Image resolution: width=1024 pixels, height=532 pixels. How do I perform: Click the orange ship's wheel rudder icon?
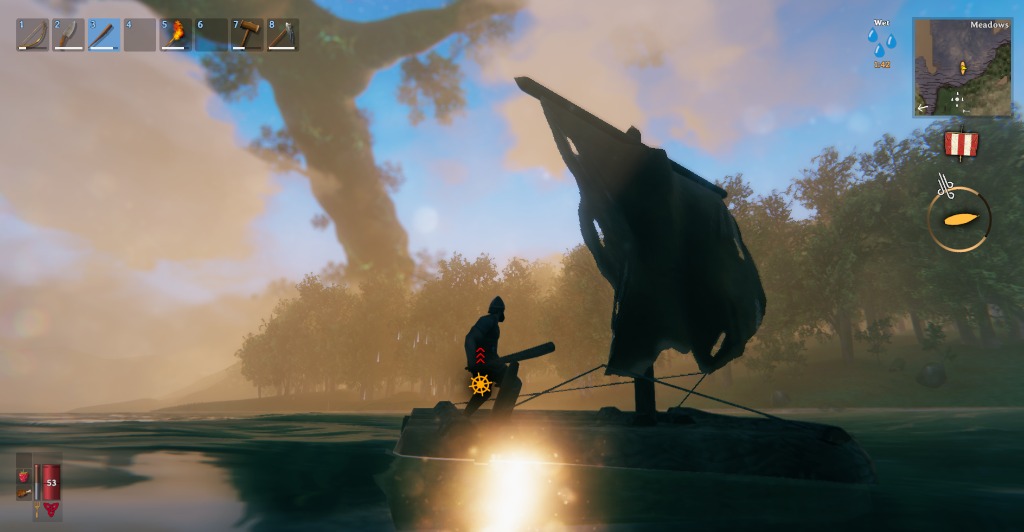point(481,384)
